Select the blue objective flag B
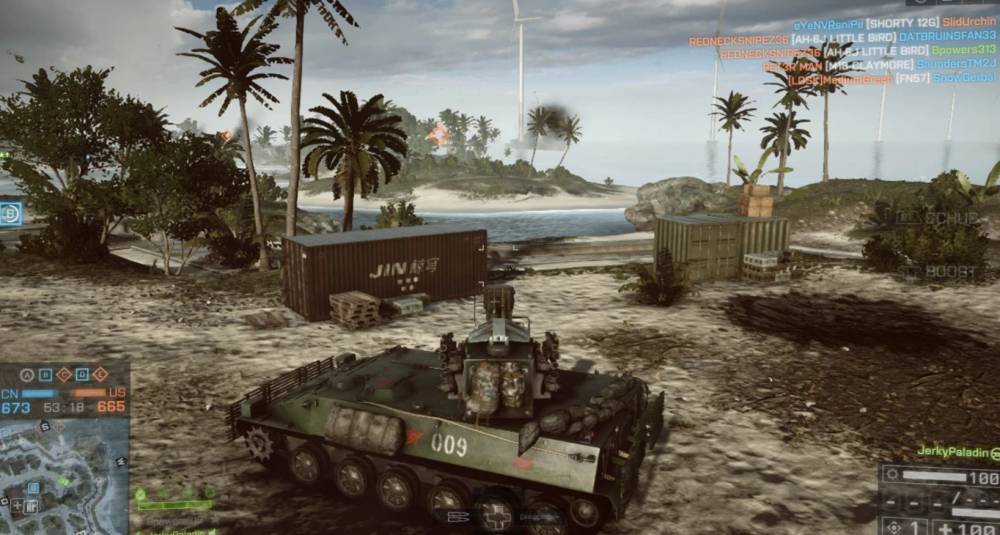The image size is (1000, 535). point(45,375)
